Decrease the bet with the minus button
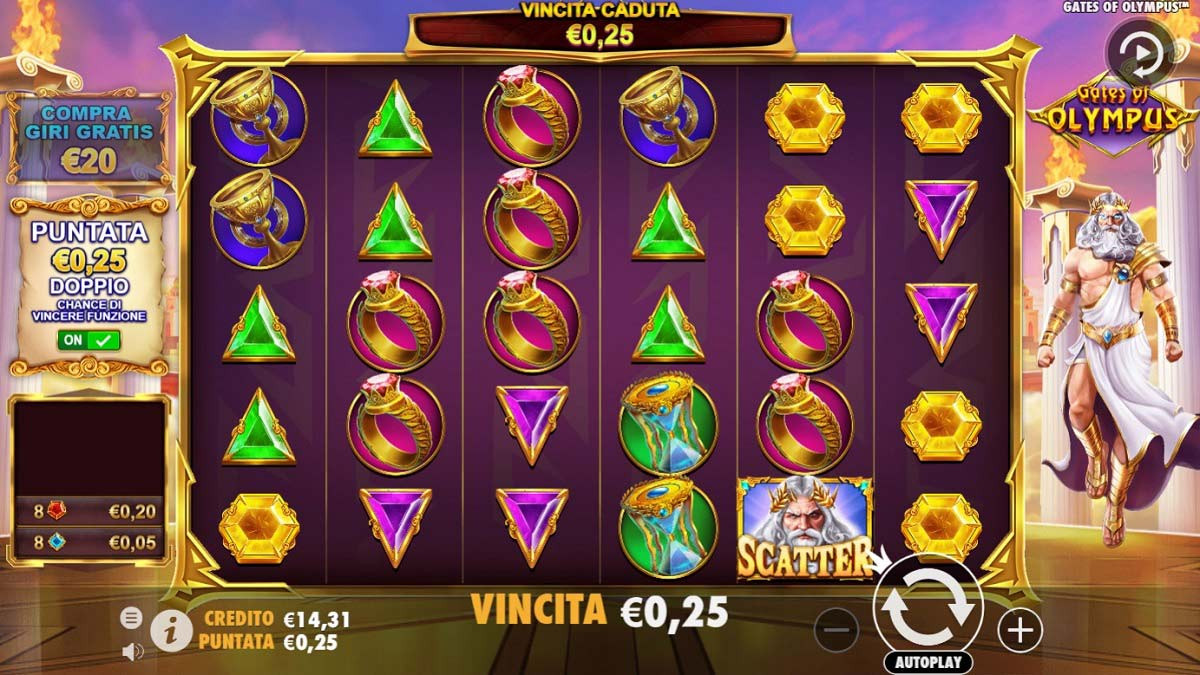This screenshot has height=675, width=1200. click(836, 630)
